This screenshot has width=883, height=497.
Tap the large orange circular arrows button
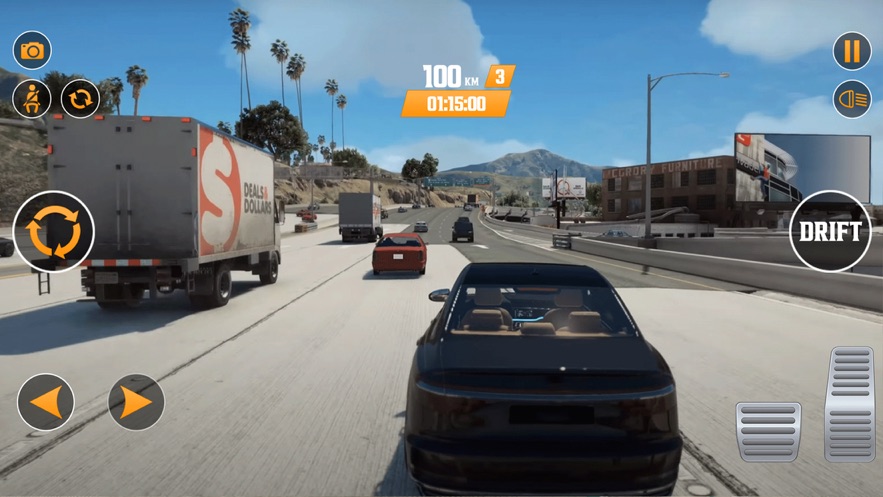(53, 232)
